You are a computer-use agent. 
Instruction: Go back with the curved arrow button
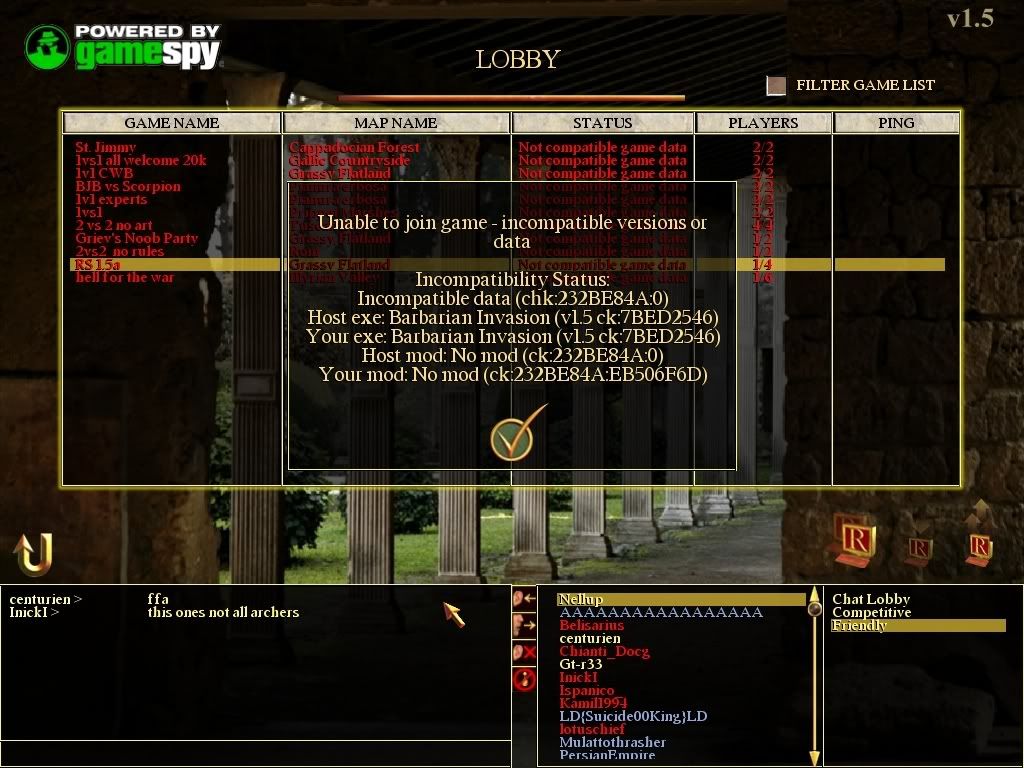click(33, 553)
